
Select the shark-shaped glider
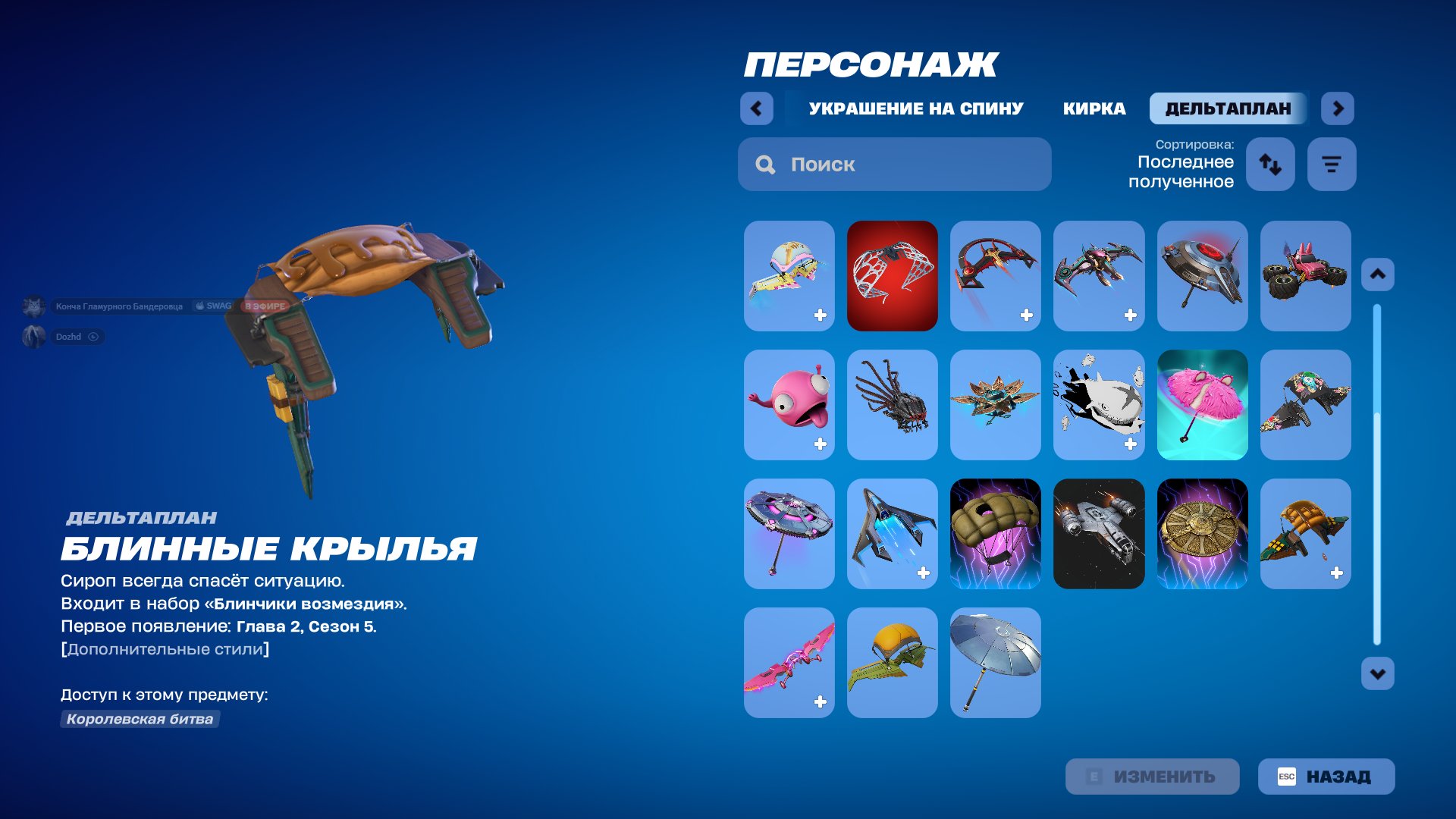tap(1099, 405)
